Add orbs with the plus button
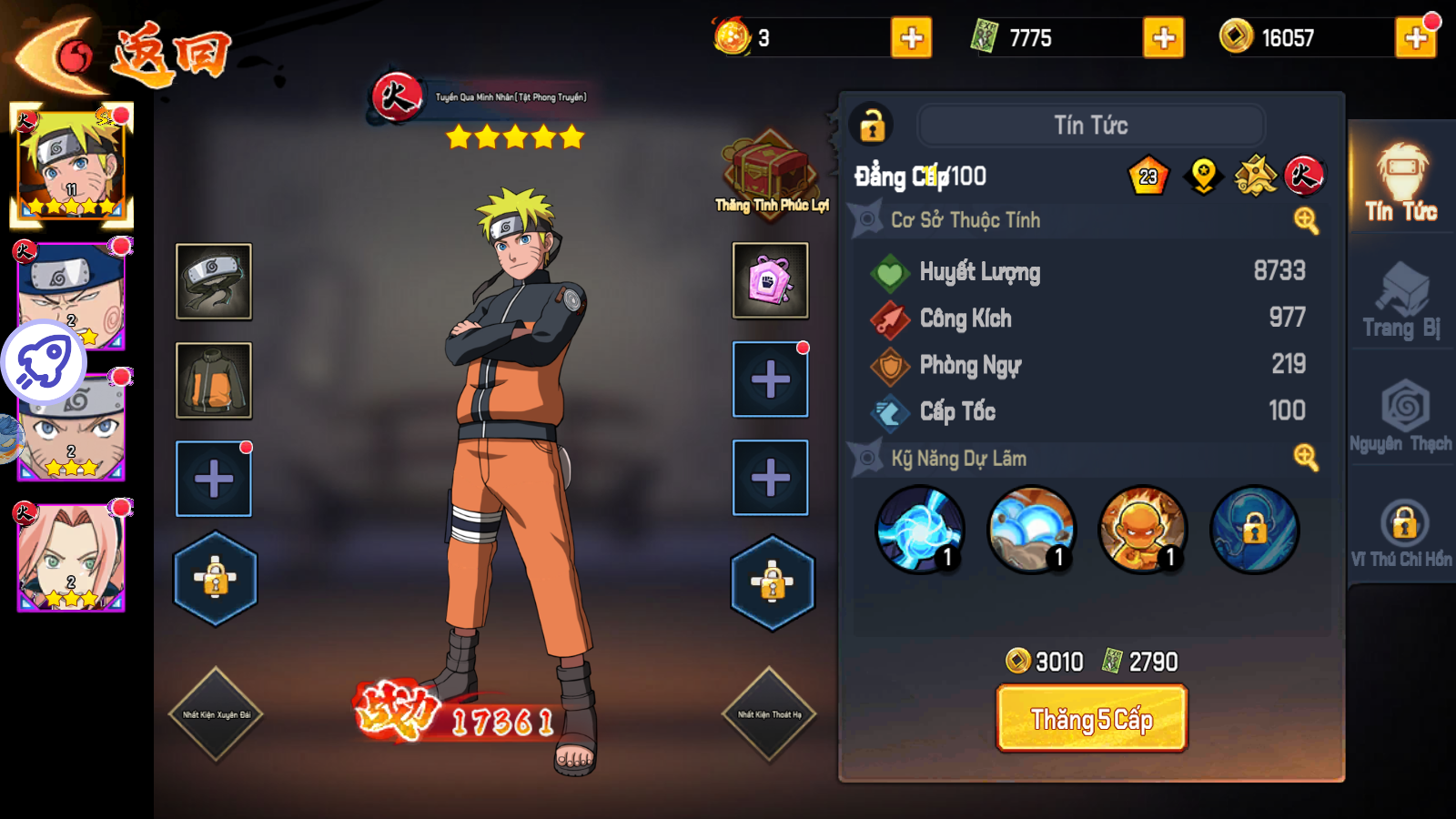 [x=911, y=38]
